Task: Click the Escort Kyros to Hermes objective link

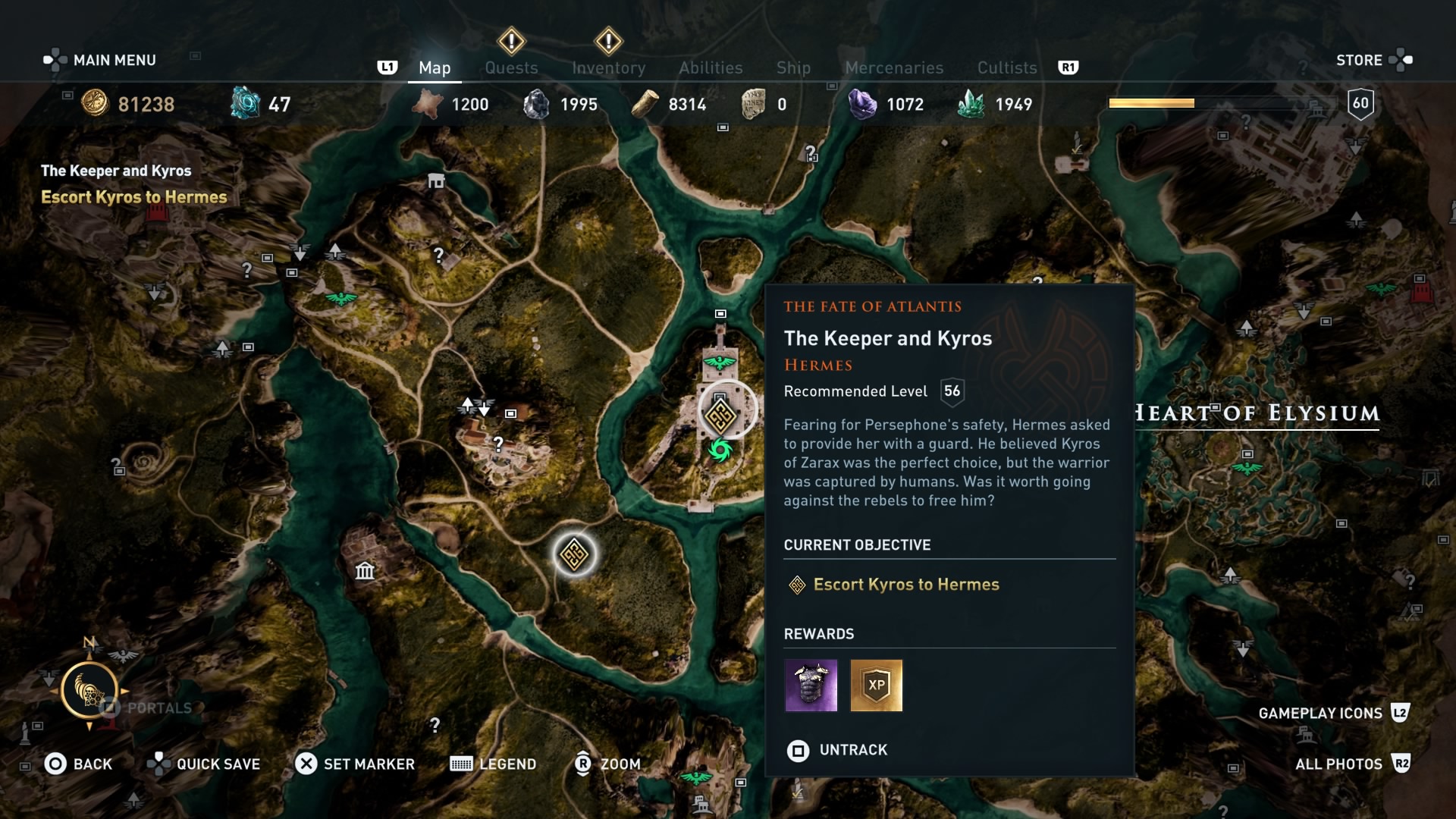Action: coord(906,585)
